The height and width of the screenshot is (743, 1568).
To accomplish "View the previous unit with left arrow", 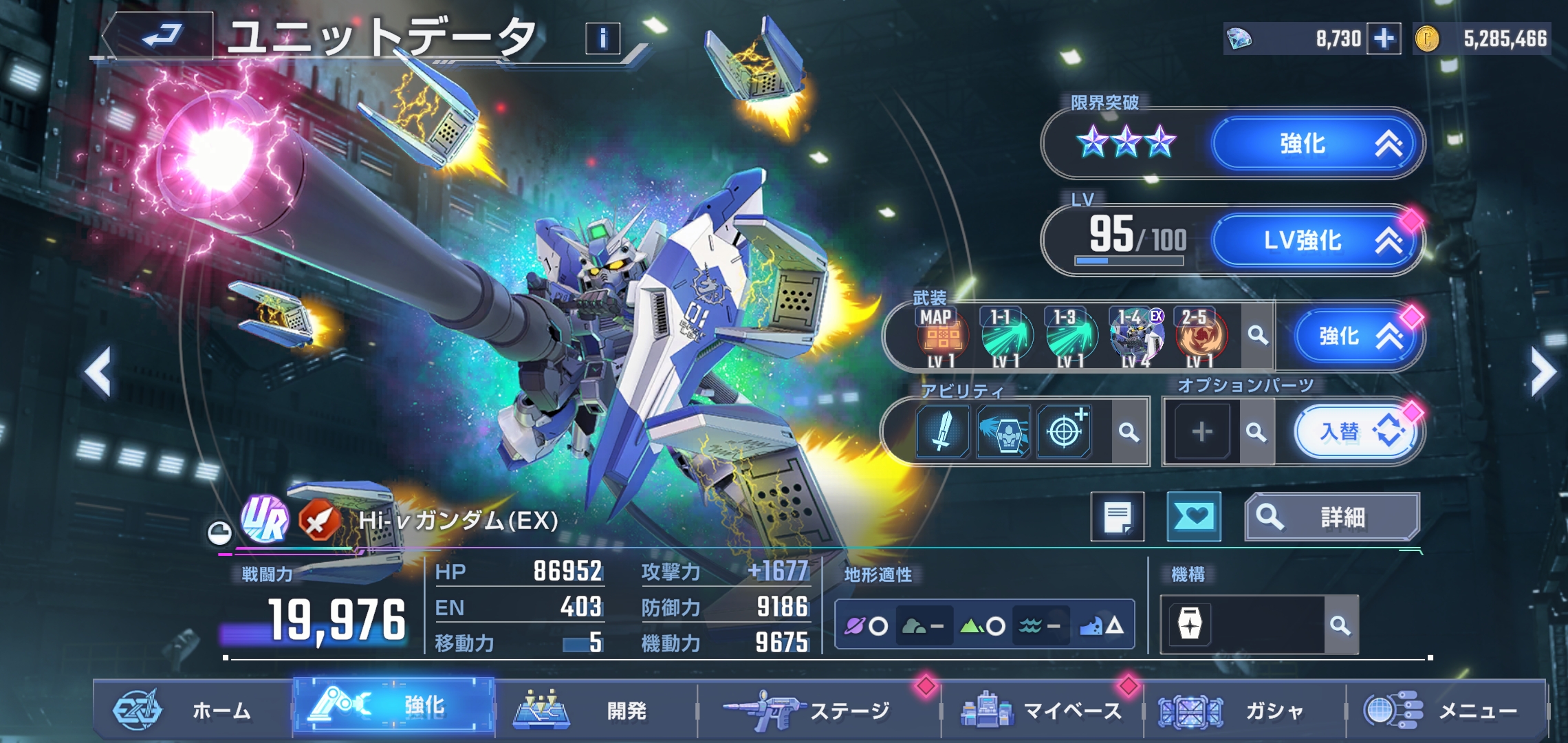I will [x=98, y=372].
